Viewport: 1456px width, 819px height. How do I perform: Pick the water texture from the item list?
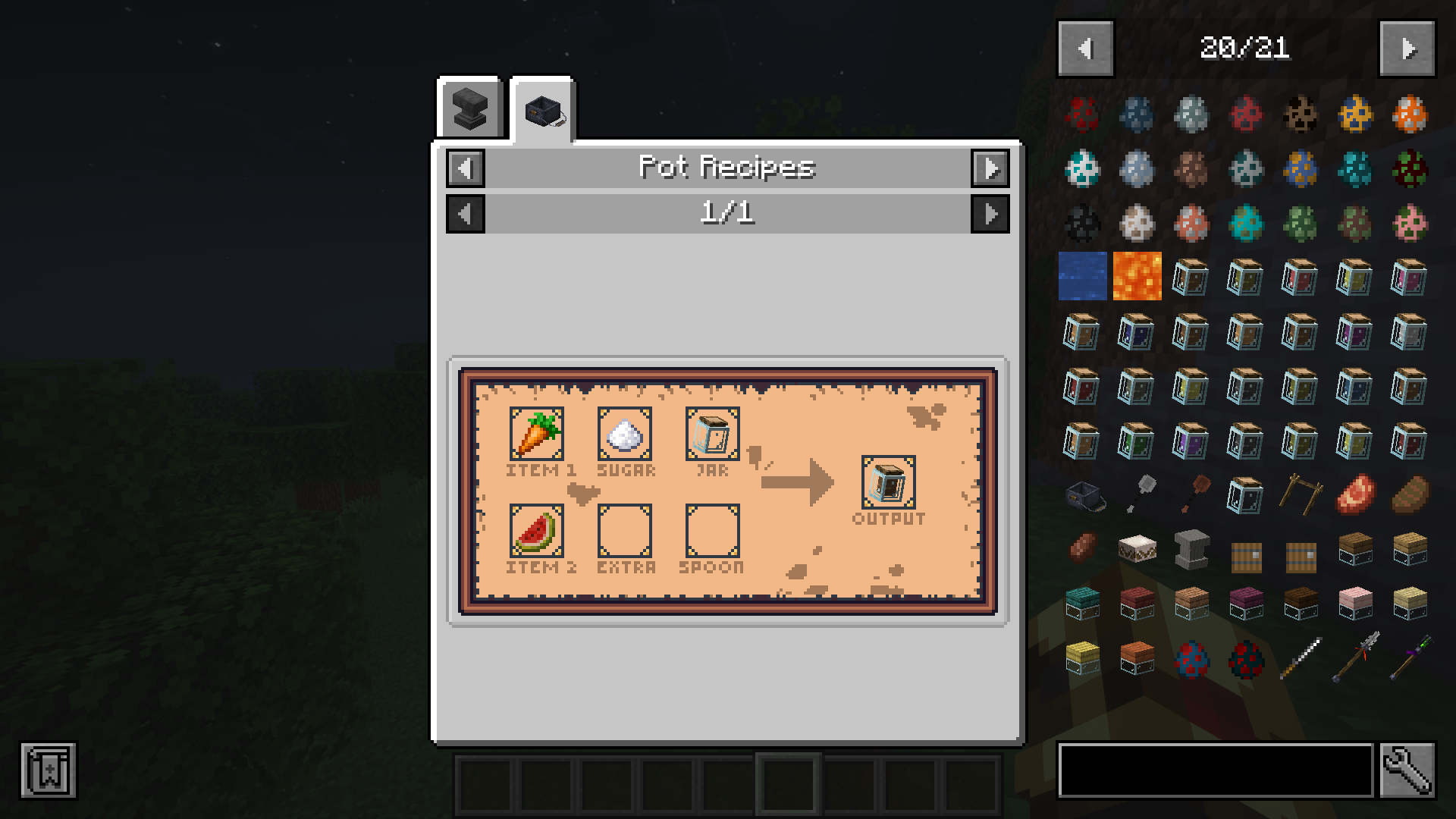(1081, 278)
